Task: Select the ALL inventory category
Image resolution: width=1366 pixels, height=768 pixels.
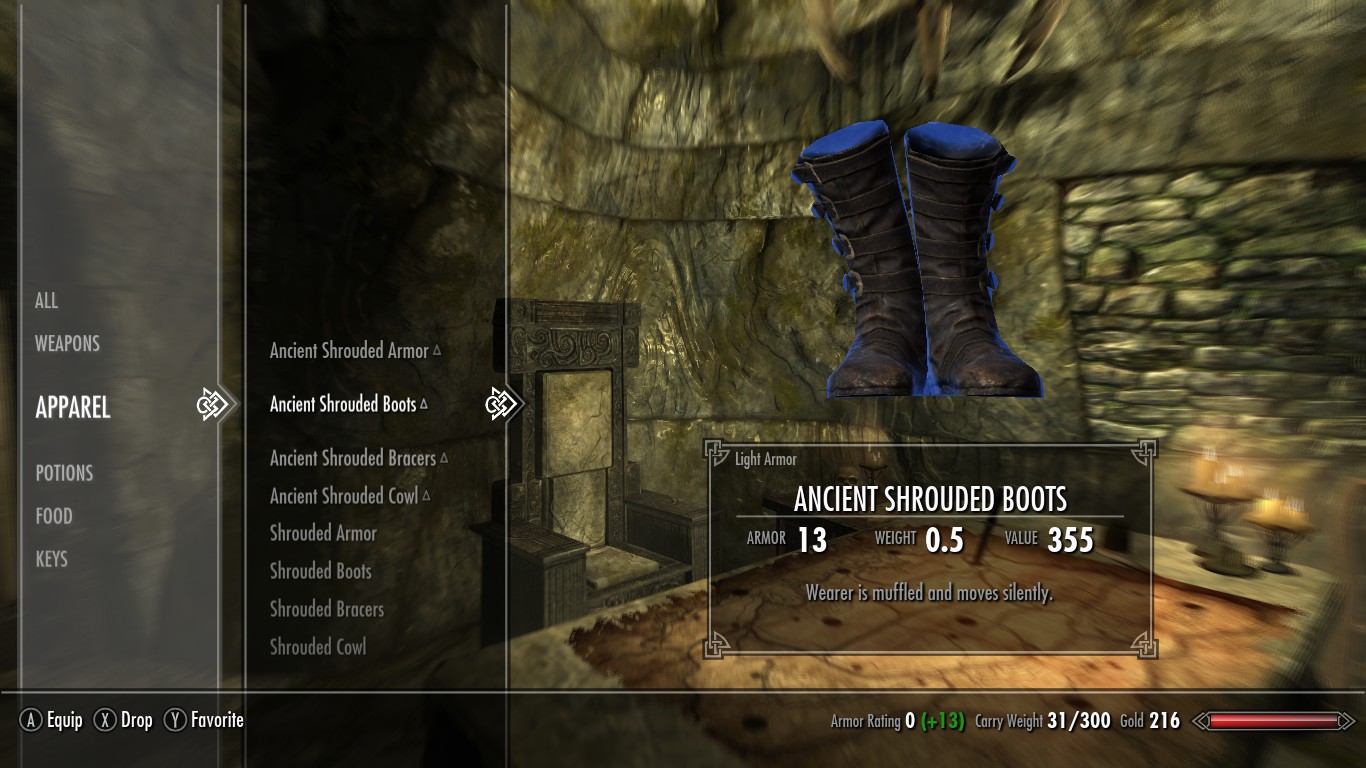Action: (x=47, y=300)
